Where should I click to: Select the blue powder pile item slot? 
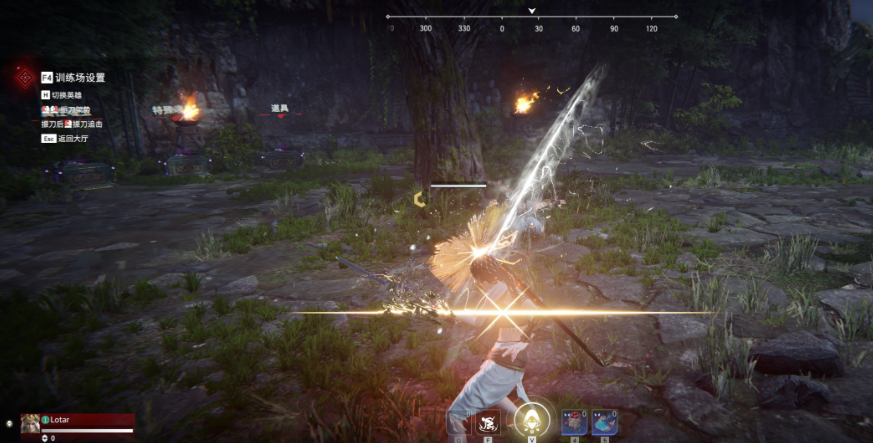pos(603,423)
